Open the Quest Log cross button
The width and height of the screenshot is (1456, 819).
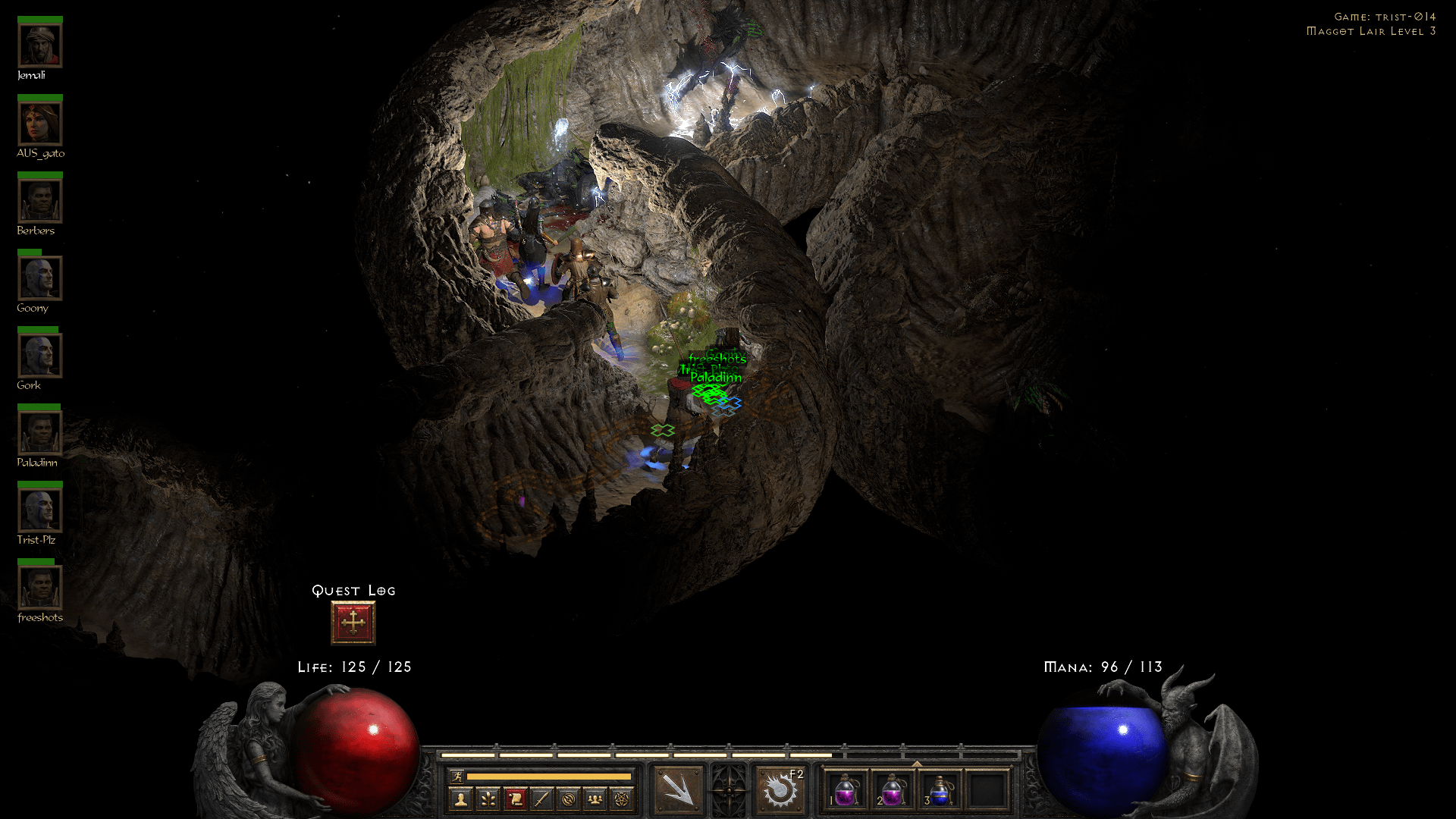352,622
